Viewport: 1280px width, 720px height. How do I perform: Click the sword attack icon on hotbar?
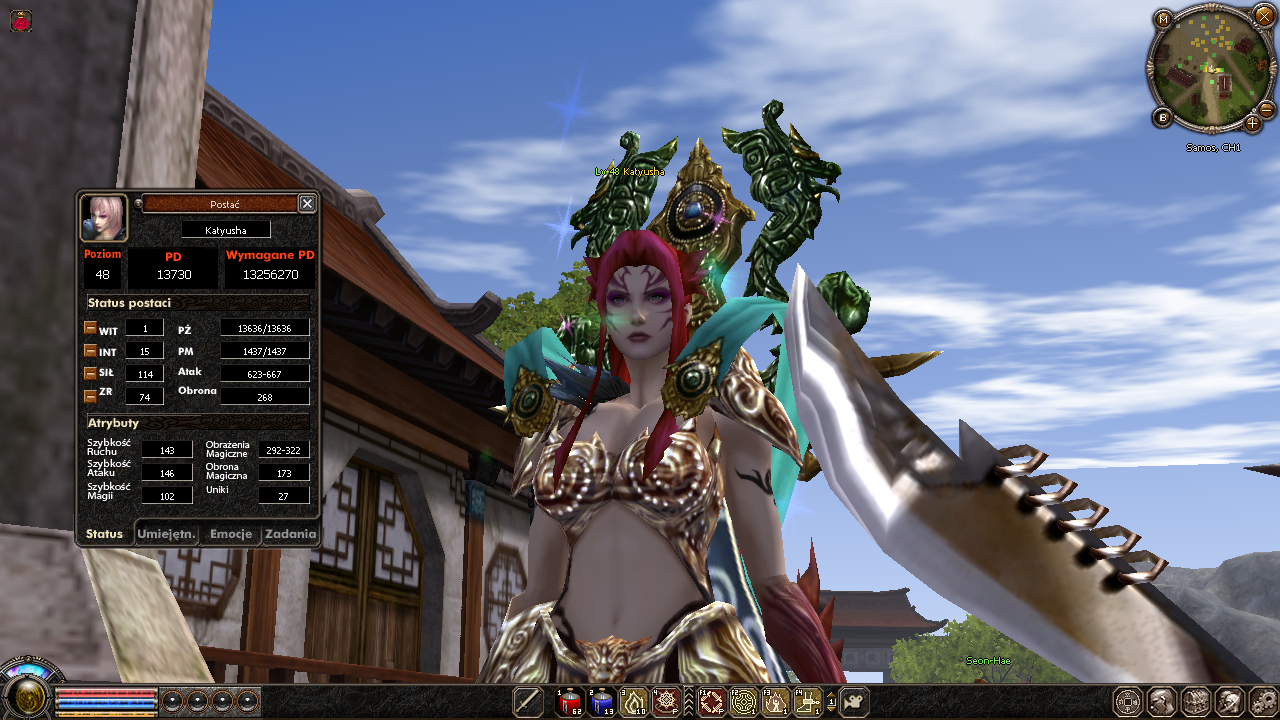point(527,702)
